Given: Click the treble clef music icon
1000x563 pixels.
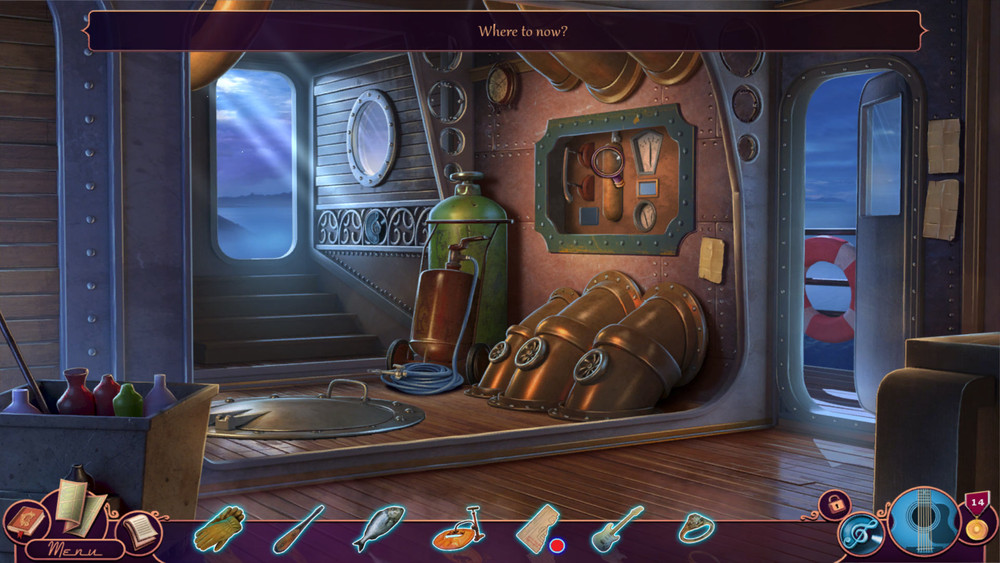Looking at the screenshot, I should tap(861, 533).
